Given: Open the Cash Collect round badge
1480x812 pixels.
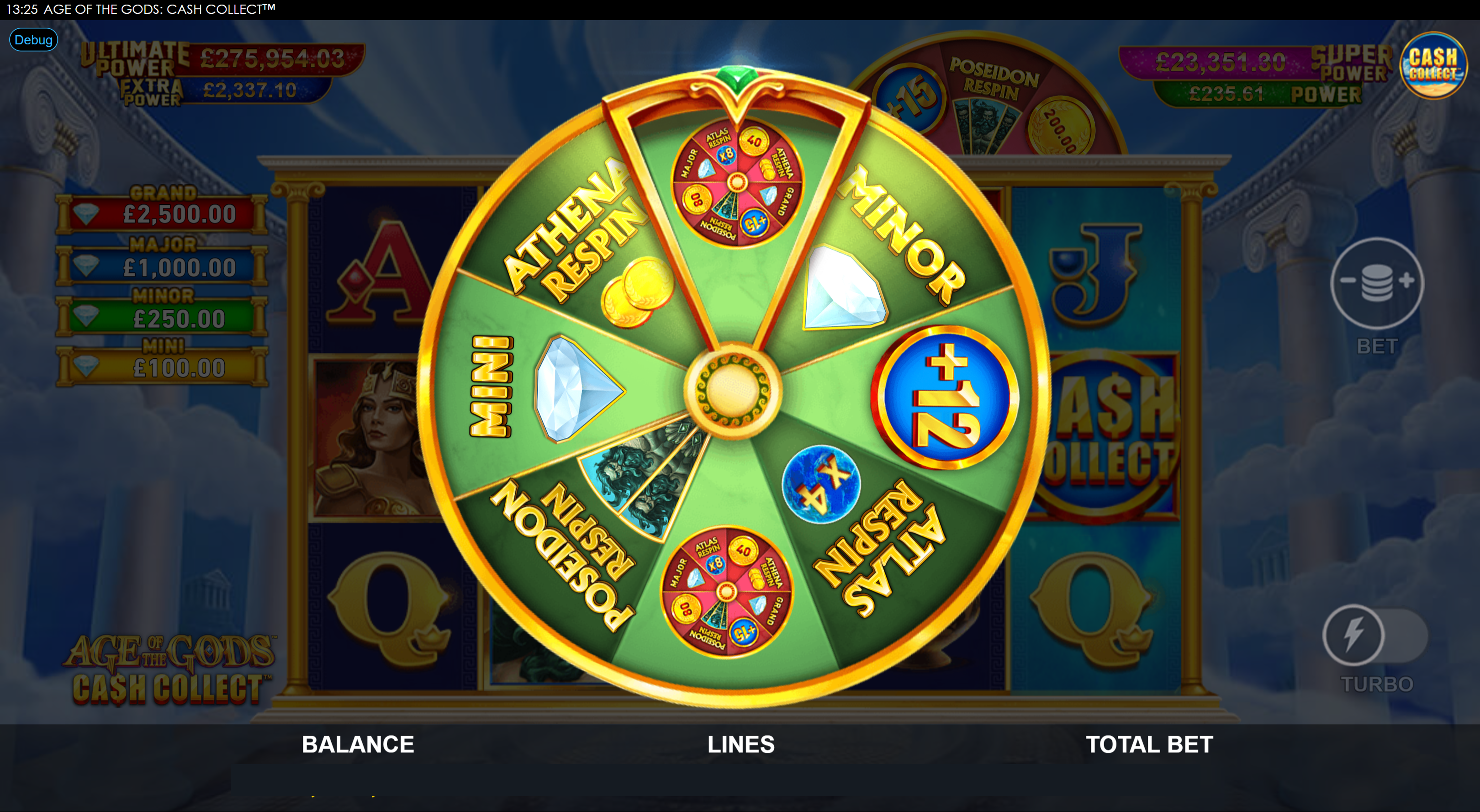Looking at the screenshot, I should pos(1433,66).
